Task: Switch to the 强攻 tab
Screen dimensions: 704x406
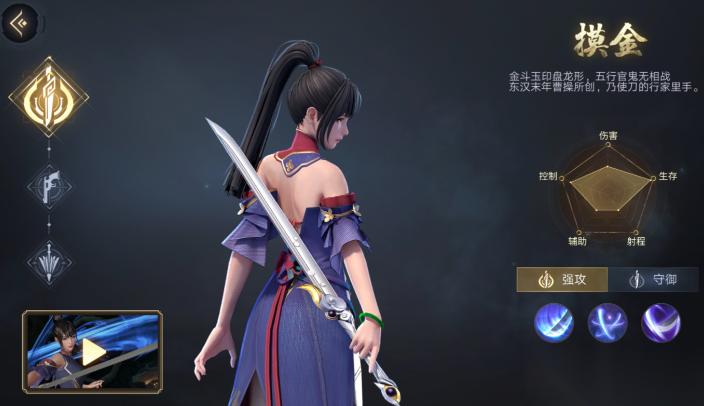Action: (x=561, y=279)
